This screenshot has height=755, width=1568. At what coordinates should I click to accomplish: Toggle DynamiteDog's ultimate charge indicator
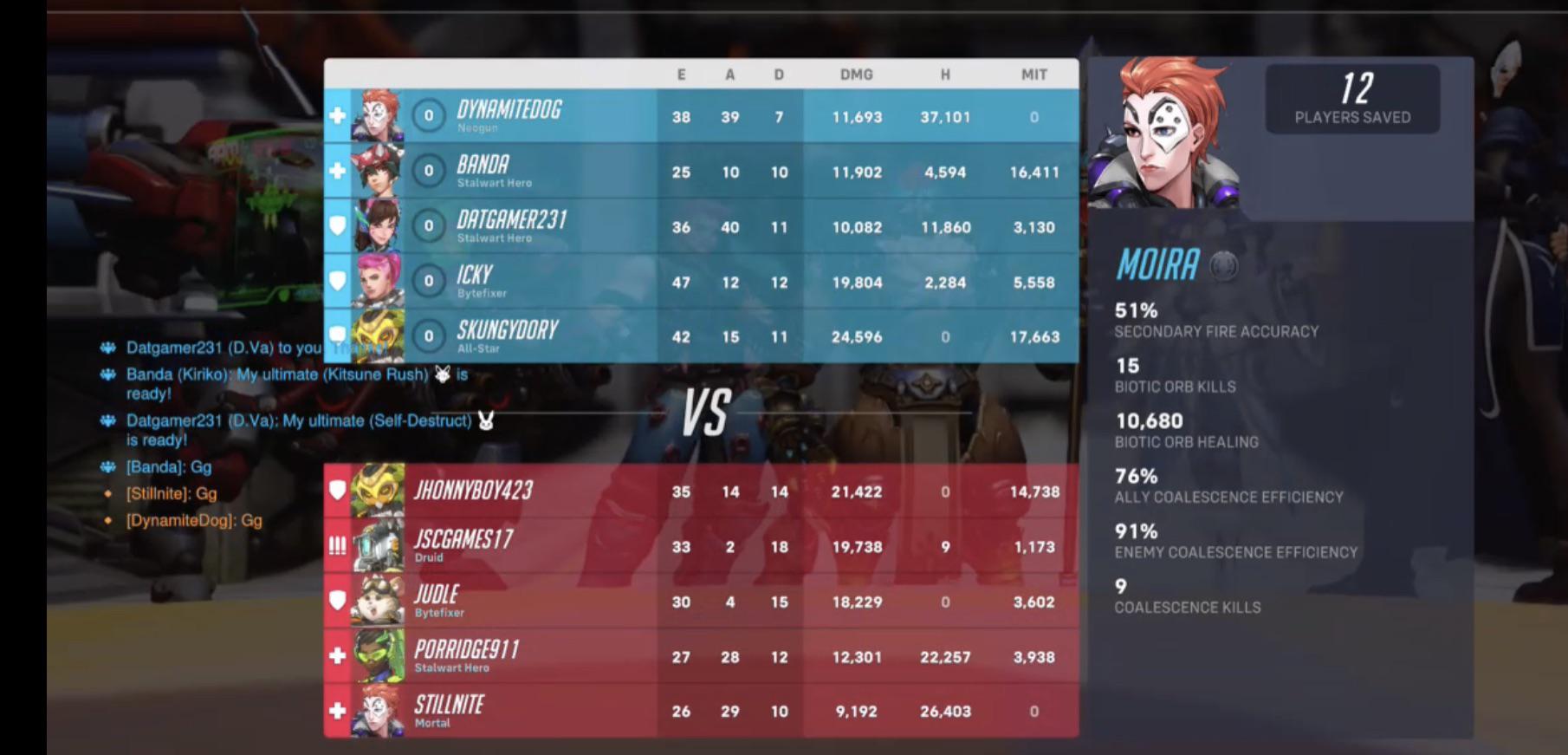tap(428, 115)
